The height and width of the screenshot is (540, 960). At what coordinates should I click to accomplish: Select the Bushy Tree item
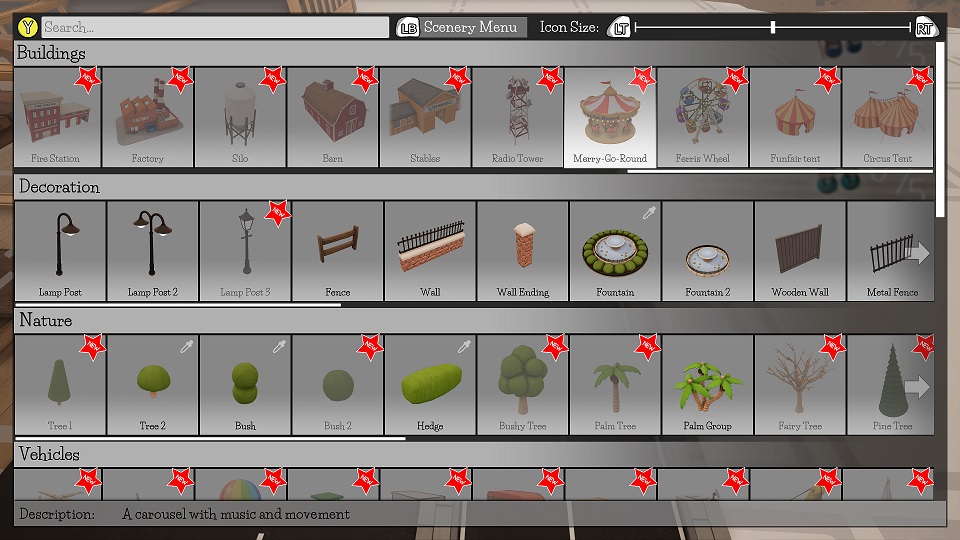[x=523, y=385]
